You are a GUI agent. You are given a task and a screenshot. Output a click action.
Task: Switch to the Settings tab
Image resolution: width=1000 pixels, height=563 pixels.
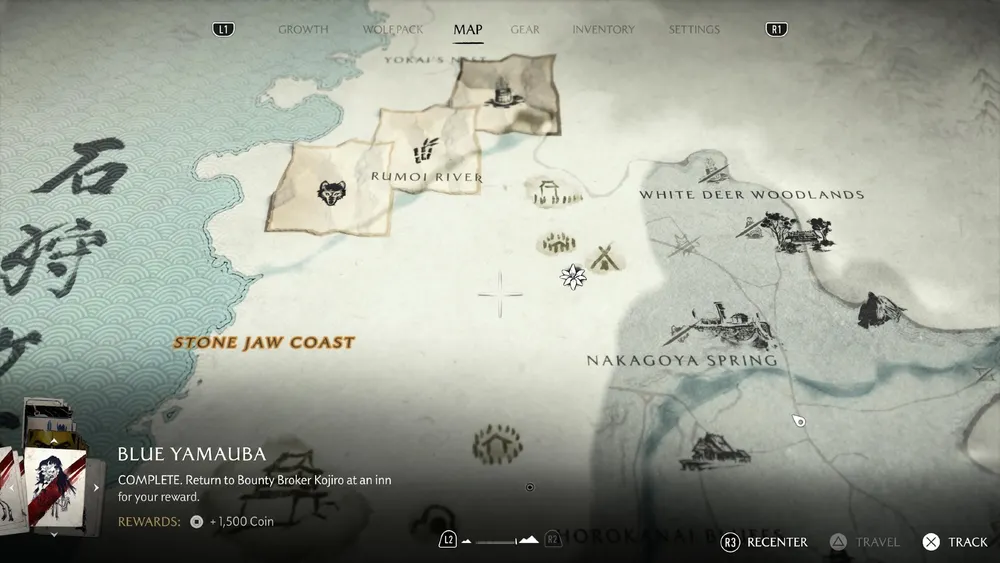coord(694,29)
